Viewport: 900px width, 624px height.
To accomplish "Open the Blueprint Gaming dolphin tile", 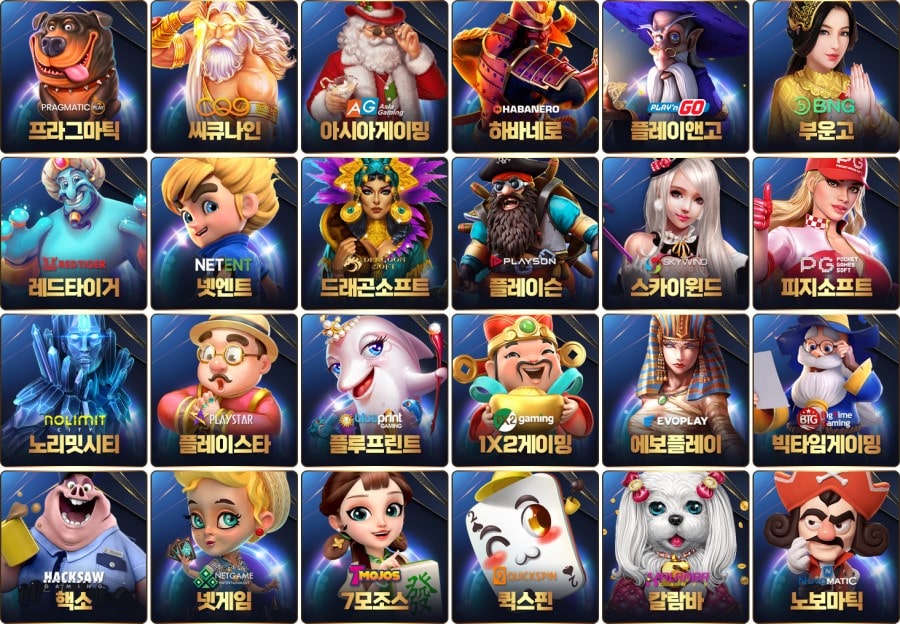I will point(375,388).
